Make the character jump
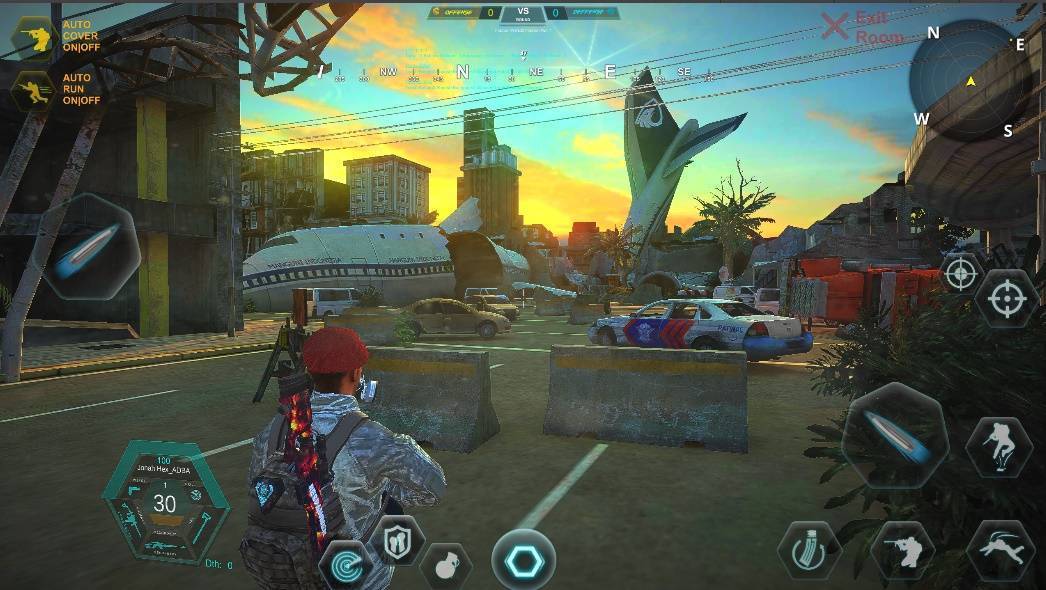The image size is (1046, 590). pos(998,447)
